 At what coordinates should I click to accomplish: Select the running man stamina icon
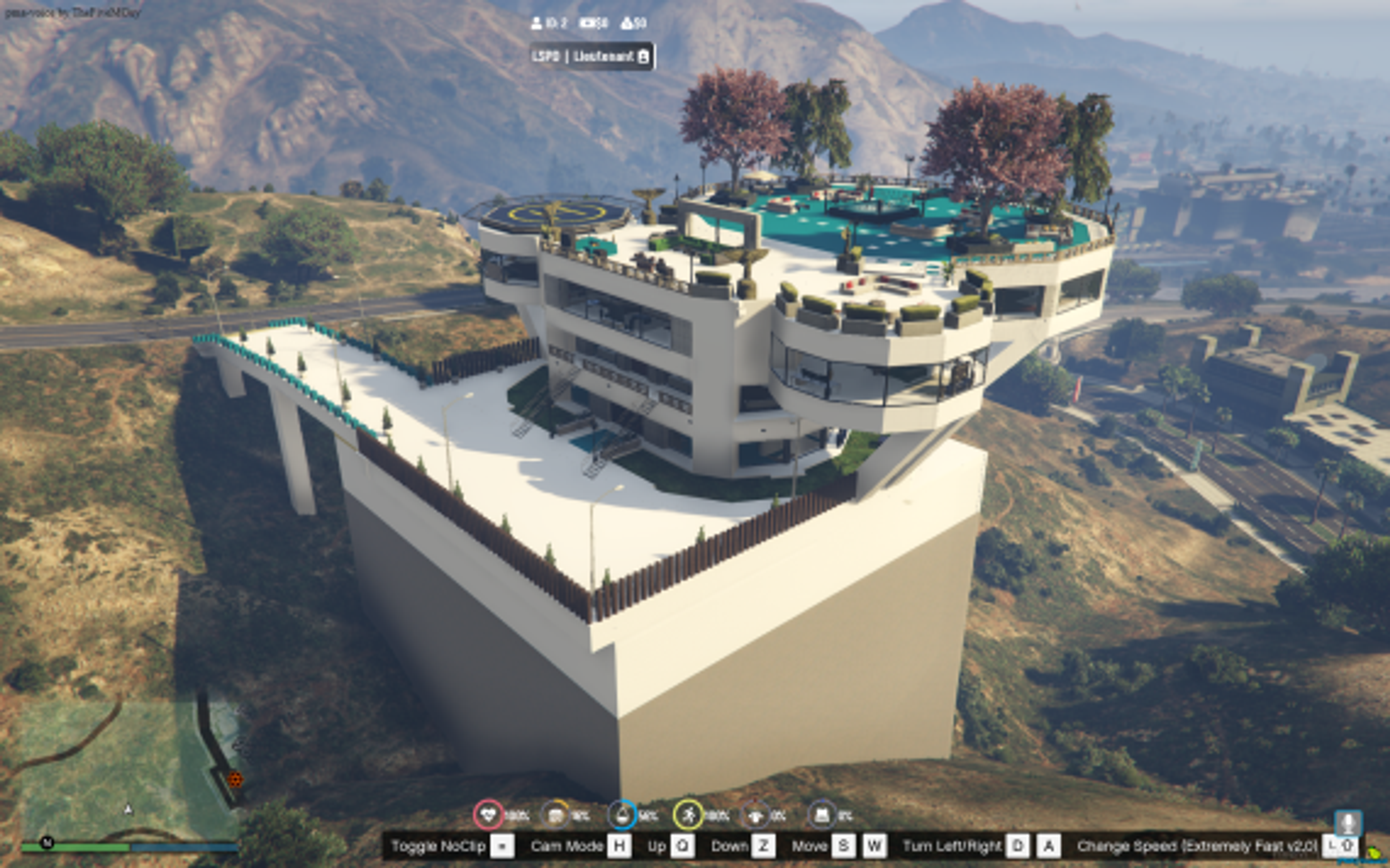(689, 815)
